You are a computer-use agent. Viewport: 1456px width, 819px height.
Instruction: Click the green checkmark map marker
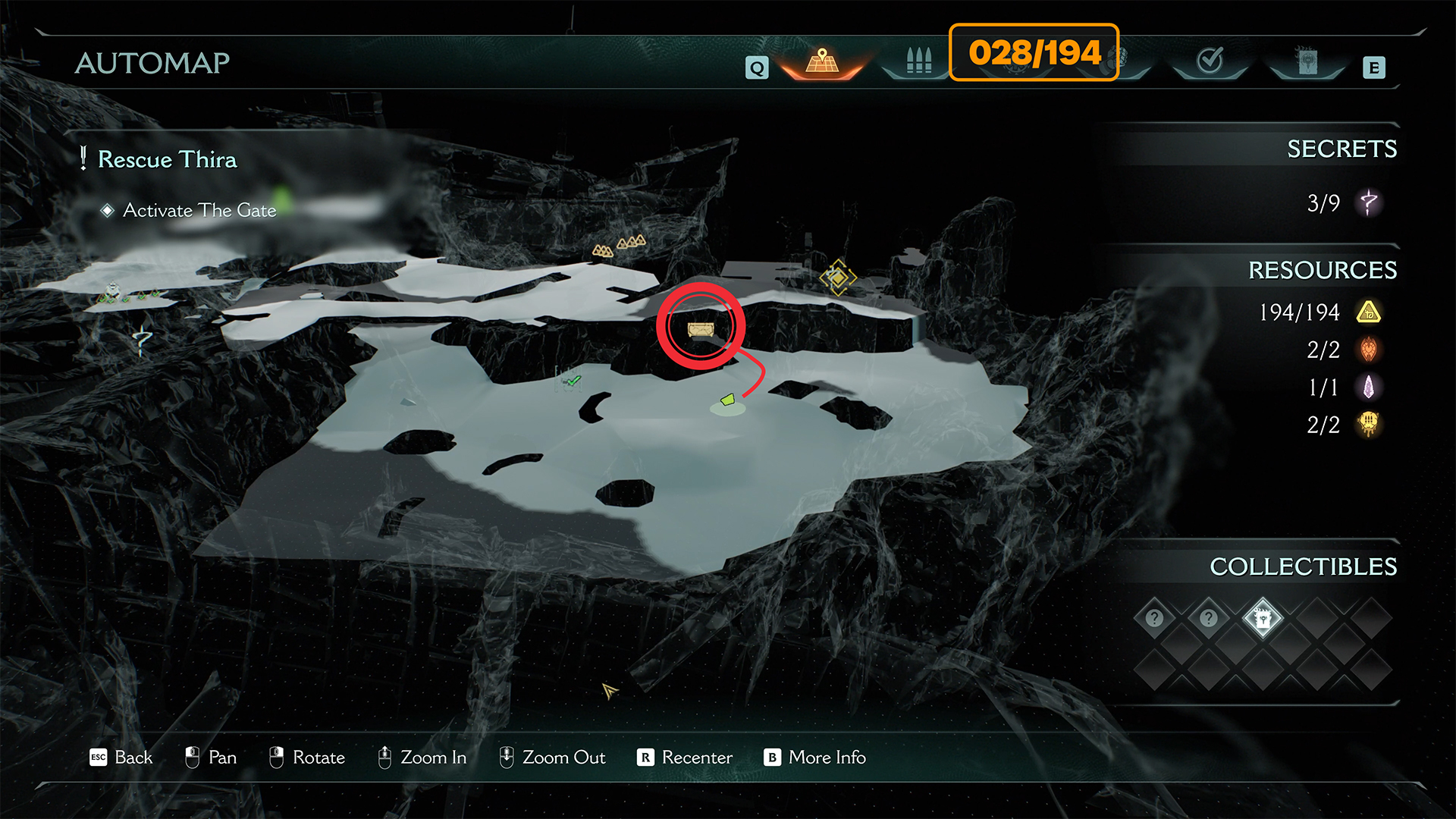coord(573,380)
